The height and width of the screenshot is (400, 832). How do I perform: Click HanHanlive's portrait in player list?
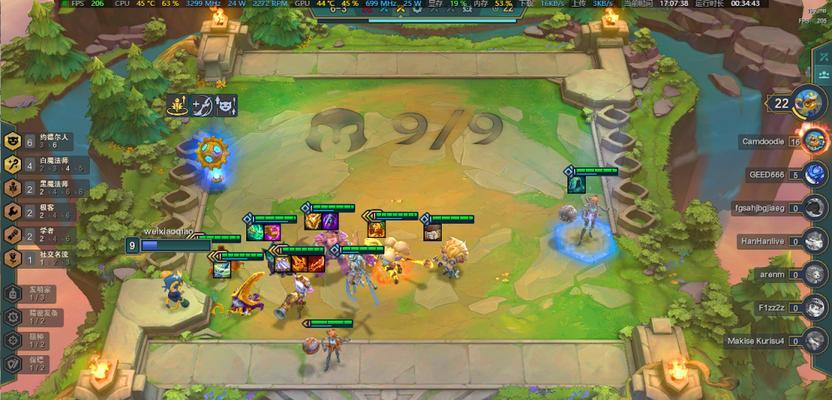click(814, 241)
